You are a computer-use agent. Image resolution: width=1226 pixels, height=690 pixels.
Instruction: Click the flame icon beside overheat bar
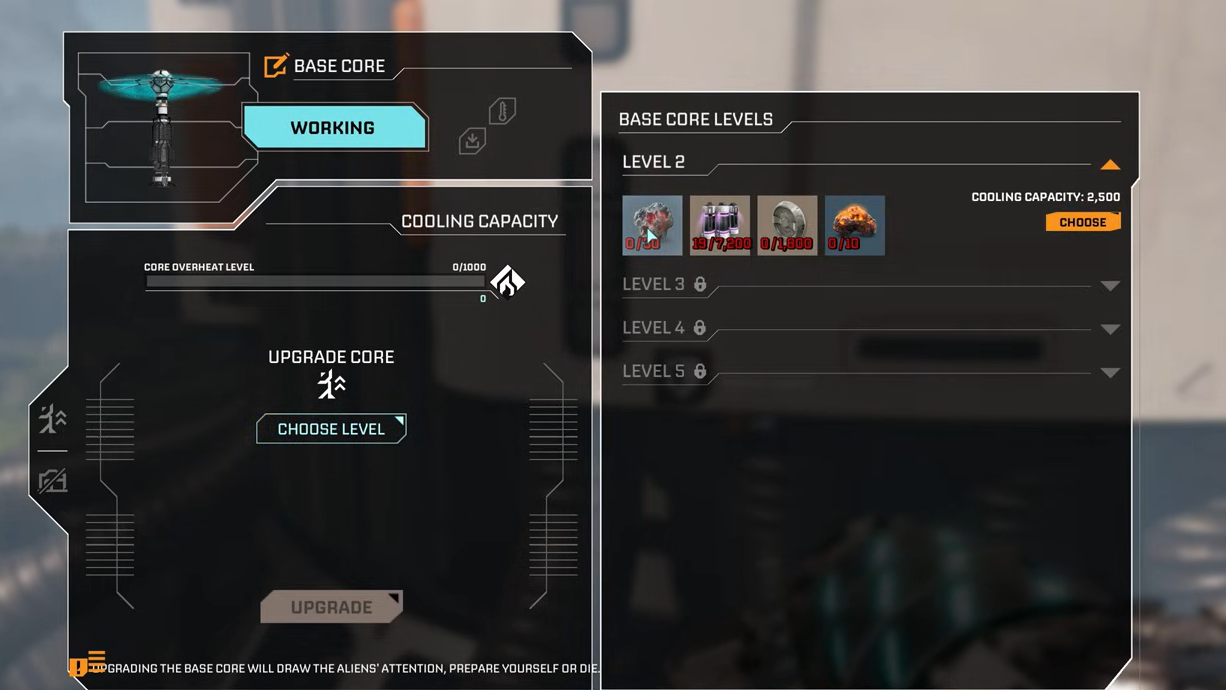click(x=508, y=282)
